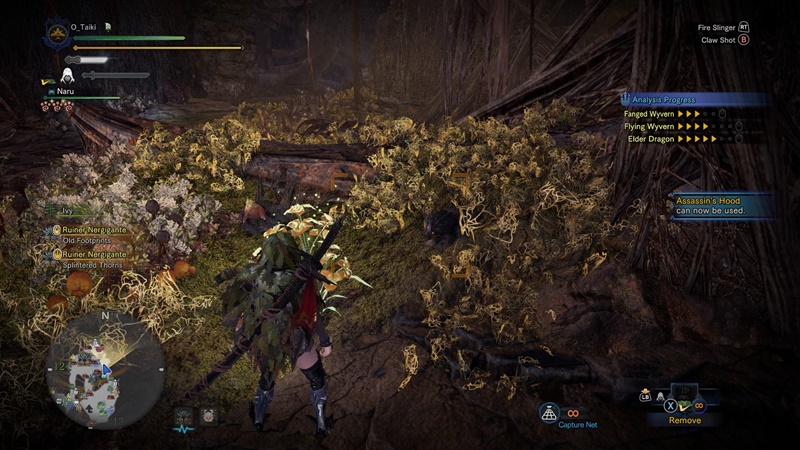Select the Naru Palico companion entry
Viewport: 800px width, 450px height.
tap(68, 90)
